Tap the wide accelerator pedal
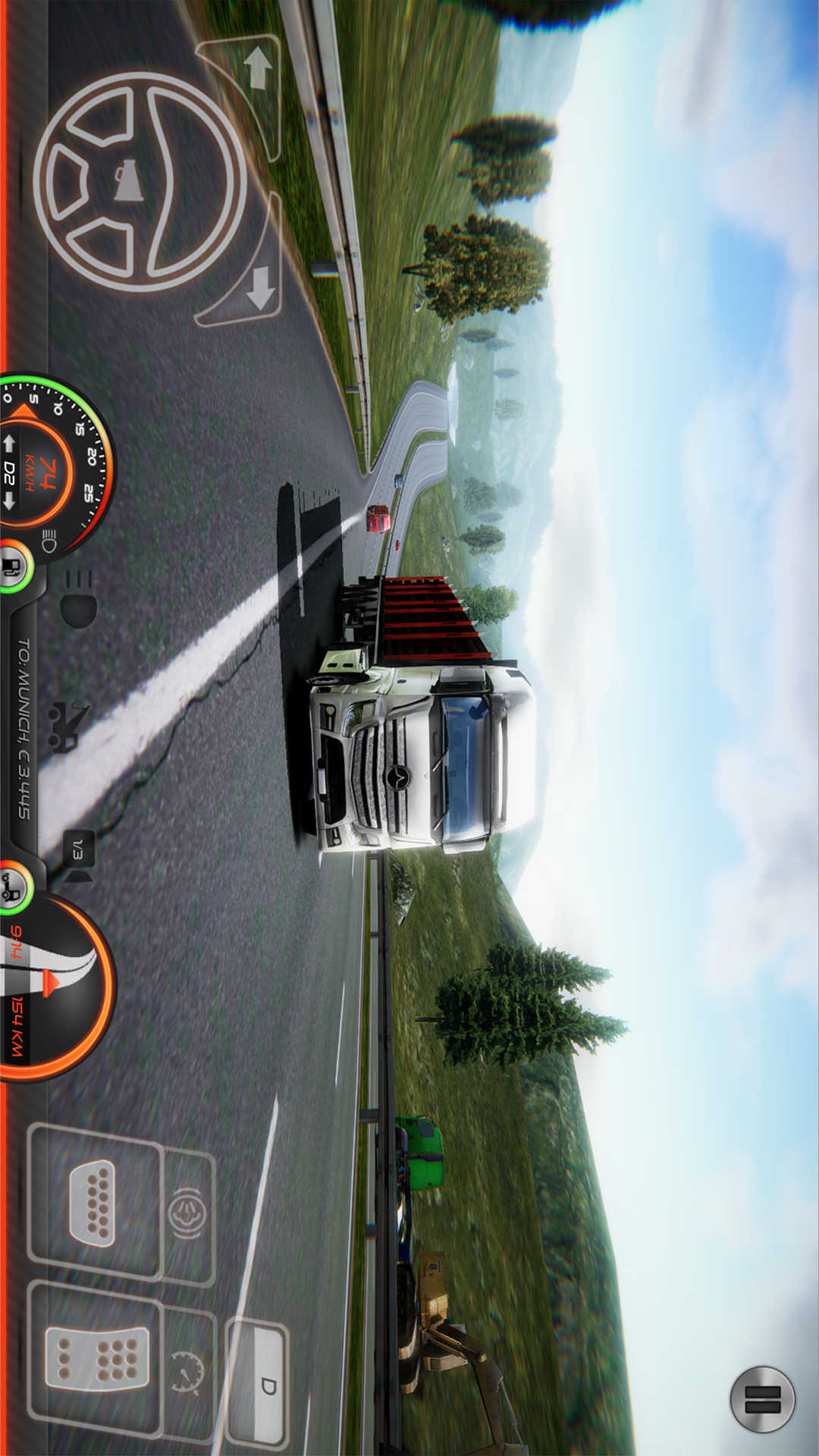This screenshot has width=819, height=1456. 97,1359
